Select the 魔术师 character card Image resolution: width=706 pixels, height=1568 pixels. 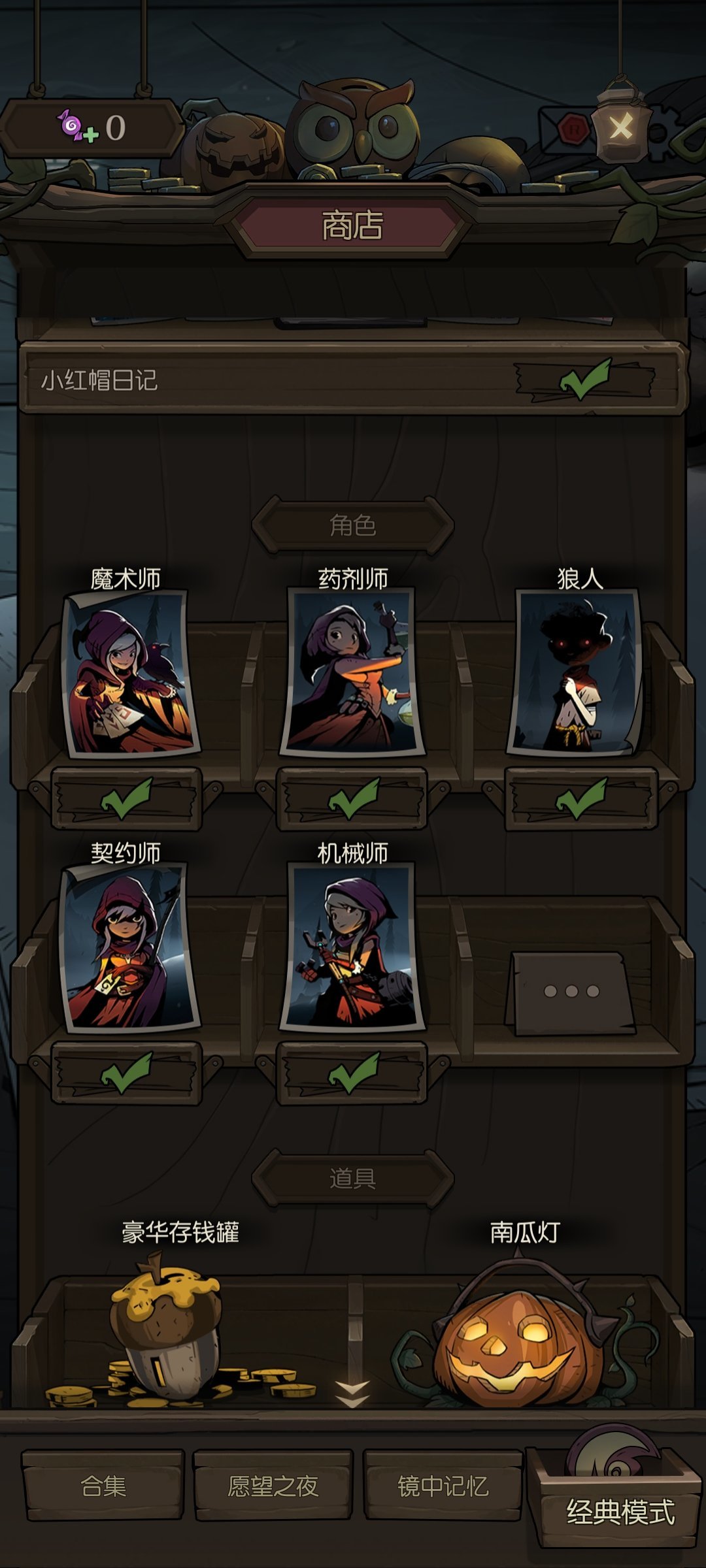pos(129,673)
